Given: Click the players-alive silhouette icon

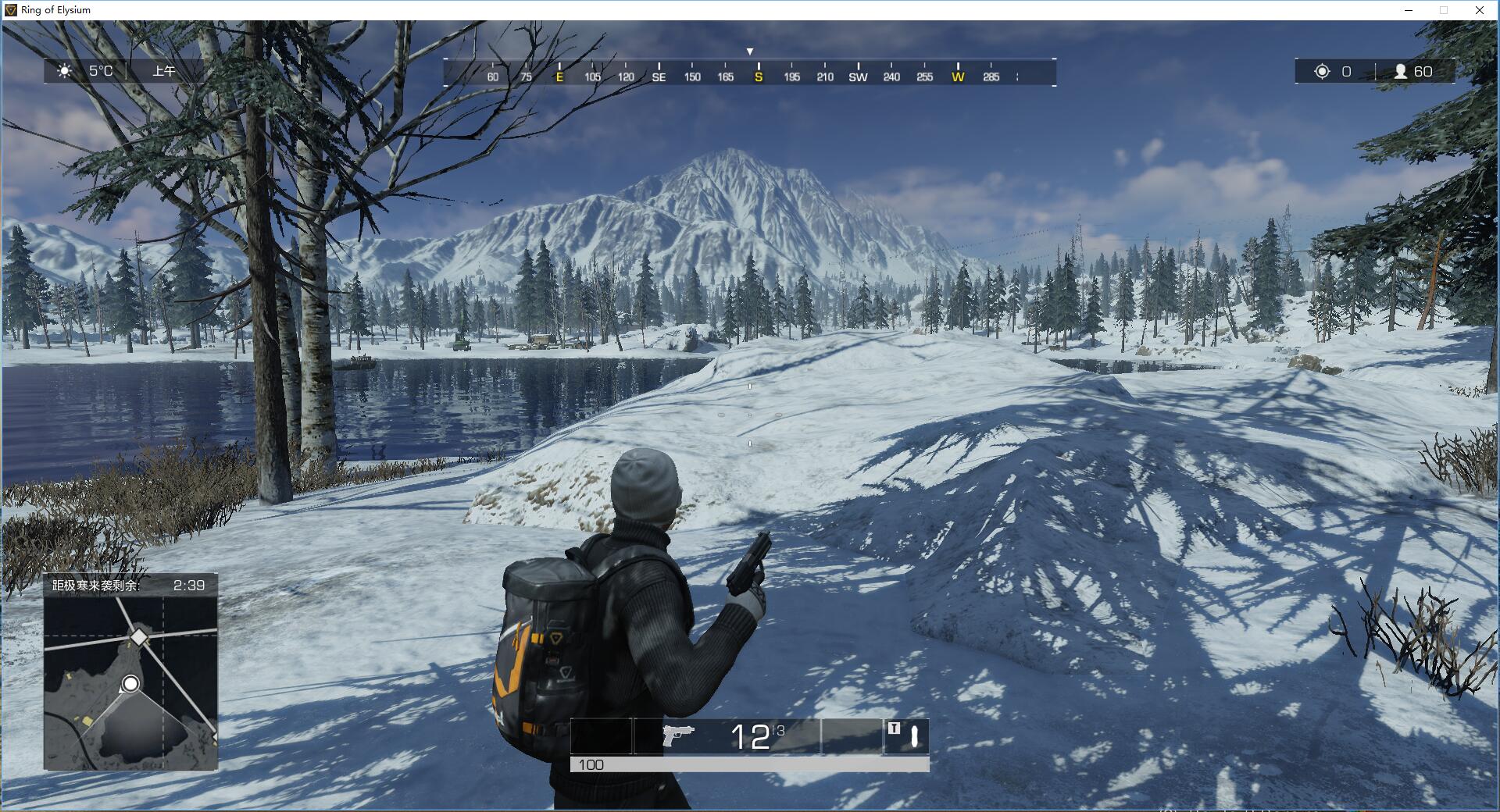Looking at the screenshot, I should [x=1400, y=72].
